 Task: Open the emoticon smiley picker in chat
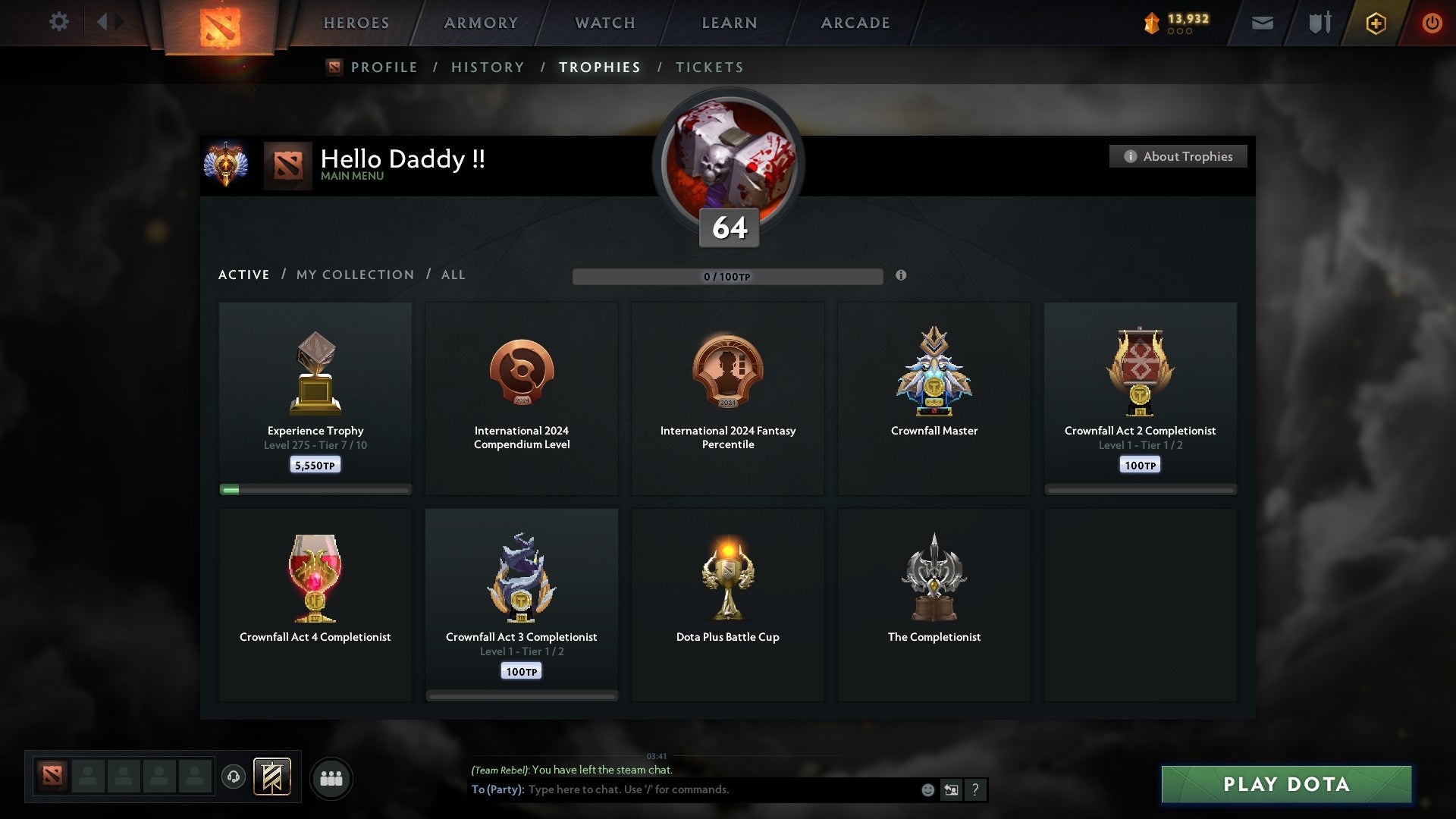coord(927,789)
